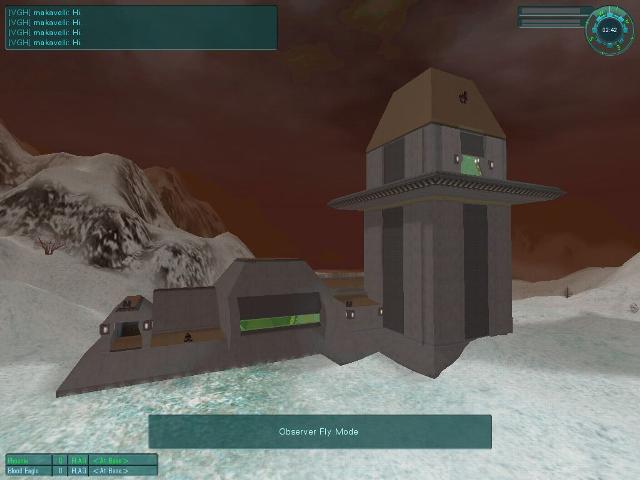640x480 pixels.
Task: Select the green team score row
Action: coord(82,459)
